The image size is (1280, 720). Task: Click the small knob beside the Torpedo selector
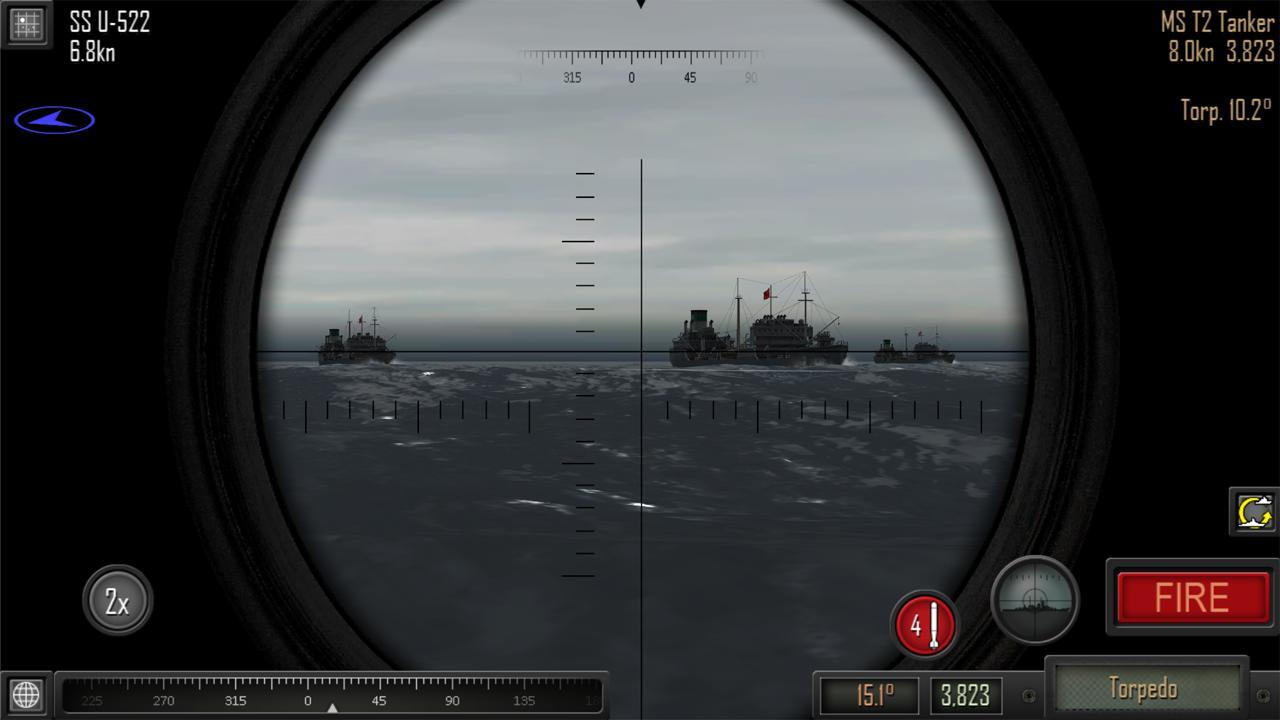point(1027,693)
